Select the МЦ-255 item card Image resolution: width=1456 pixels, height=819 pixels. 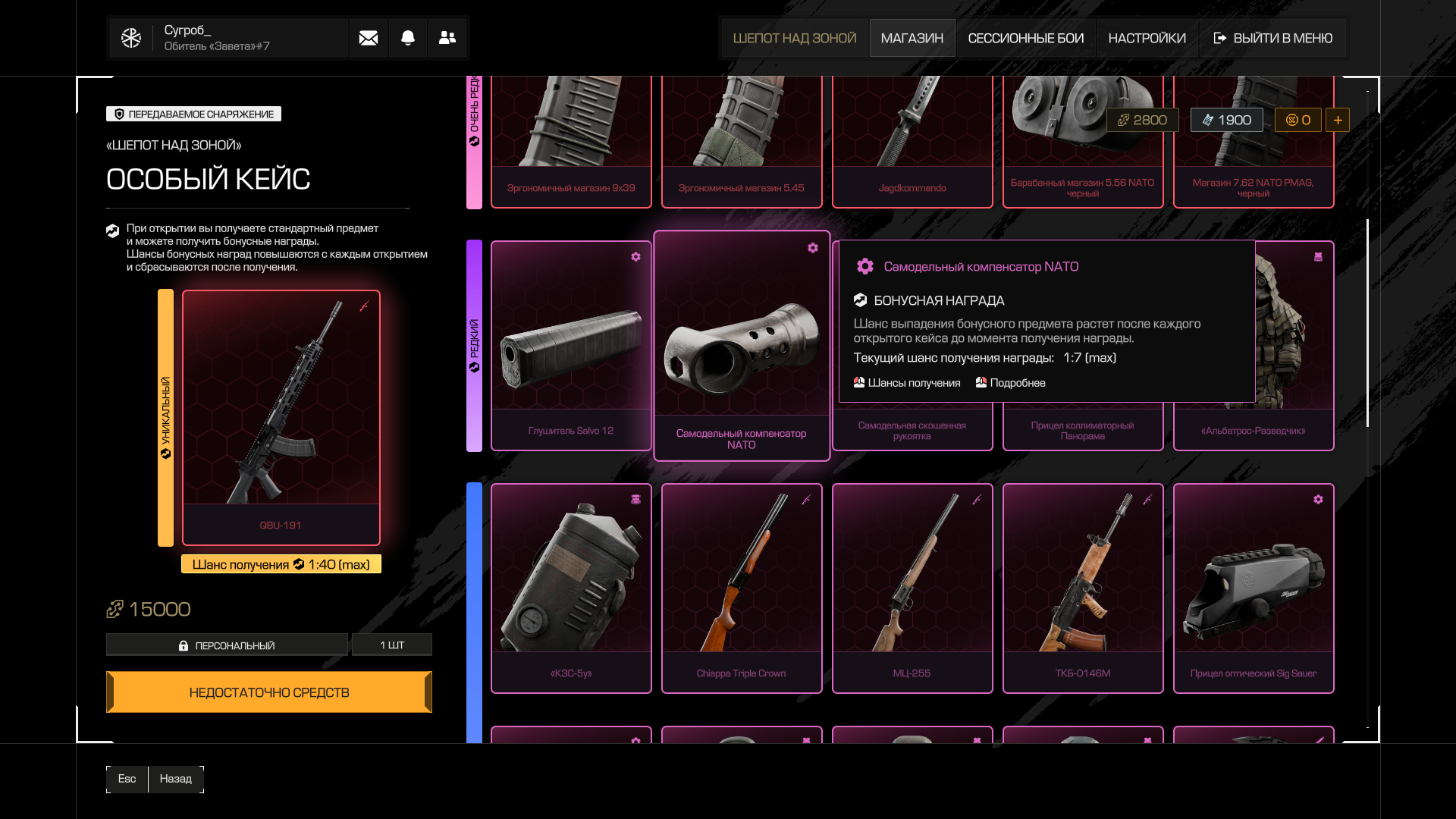912,588
